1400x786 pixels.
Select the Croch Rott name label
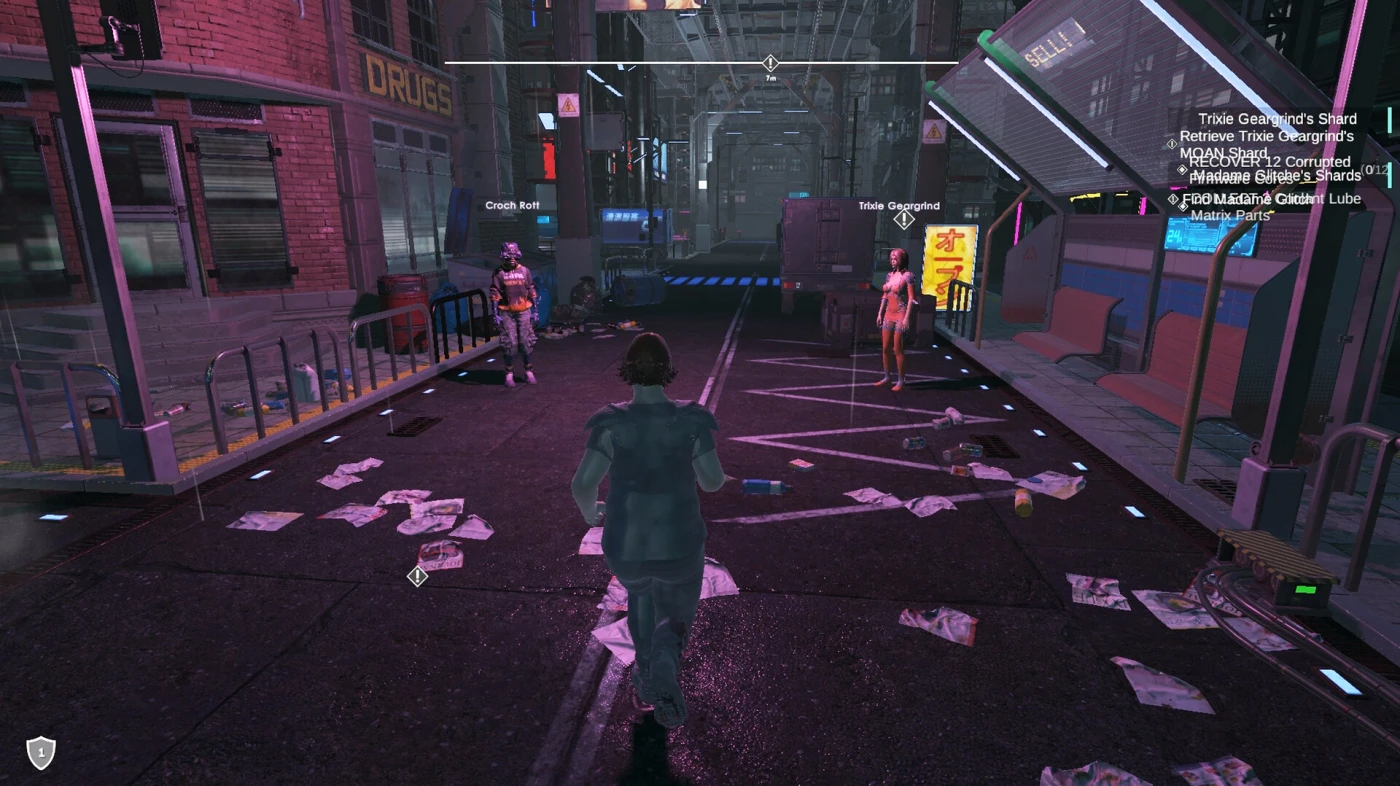(x=512, y=206)
